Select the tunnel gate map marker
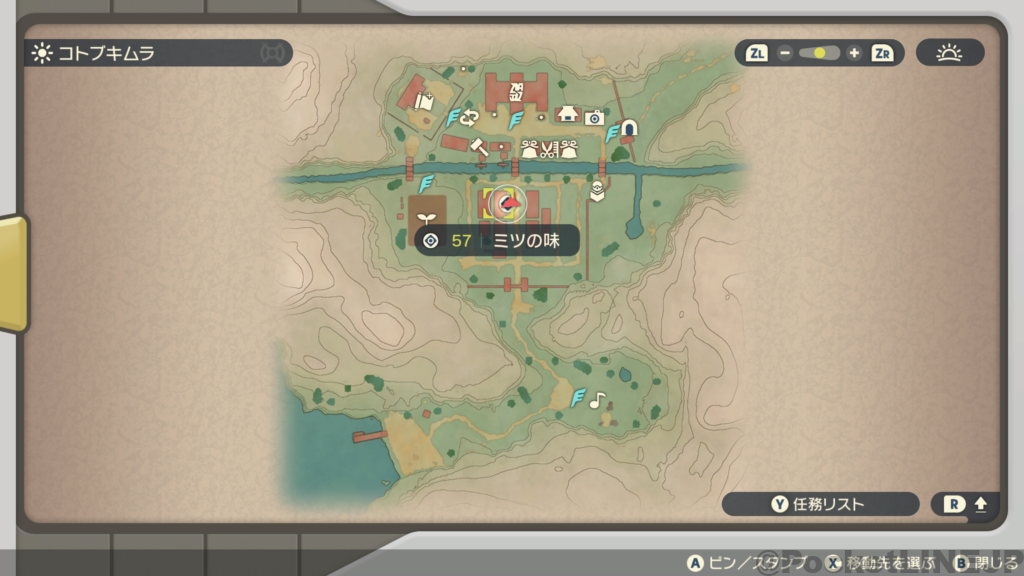Screen dimensions: 1024x576 tap(629, 129)
